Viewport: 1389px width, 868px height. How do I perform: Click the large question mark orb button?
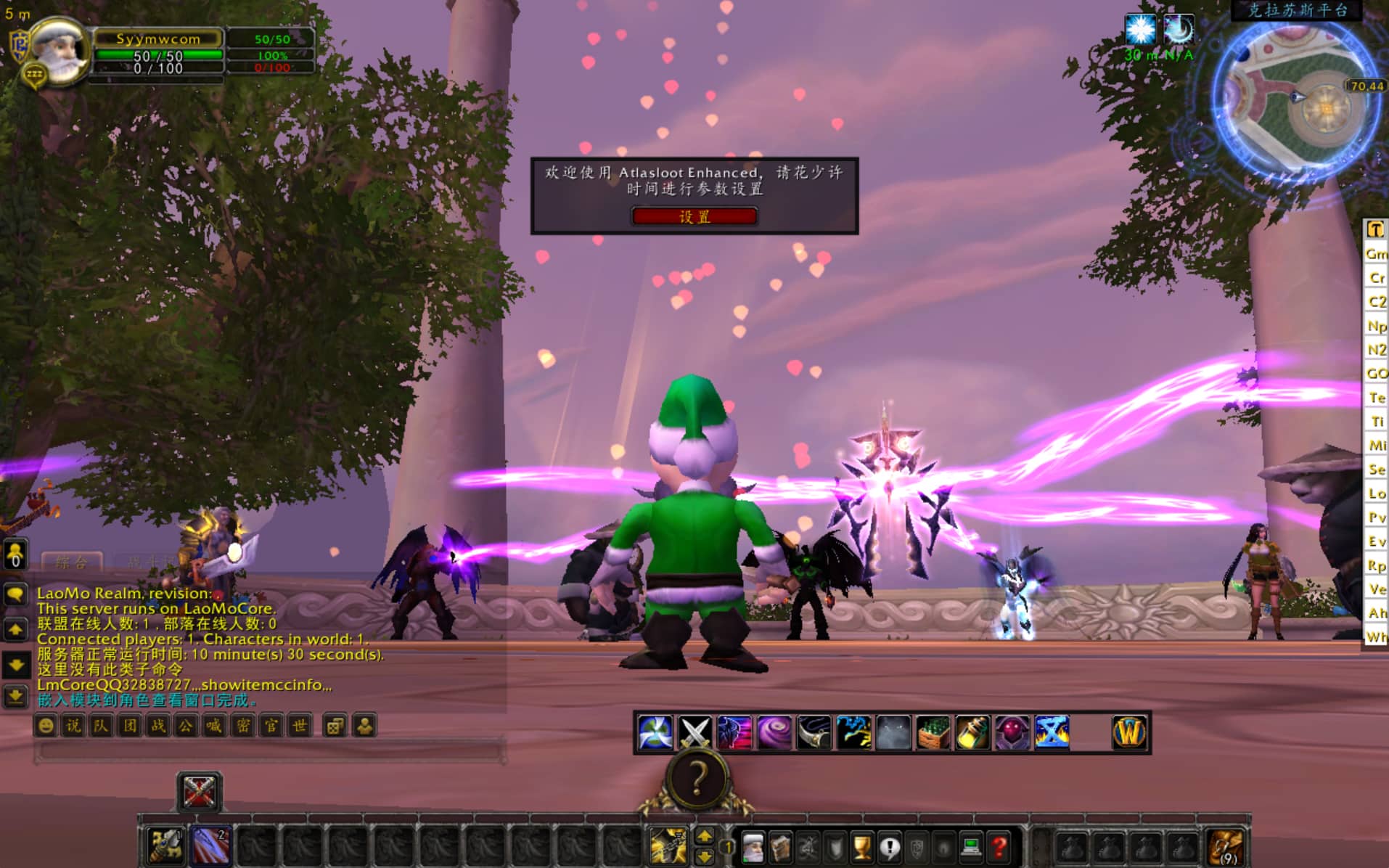pos(697,779)
